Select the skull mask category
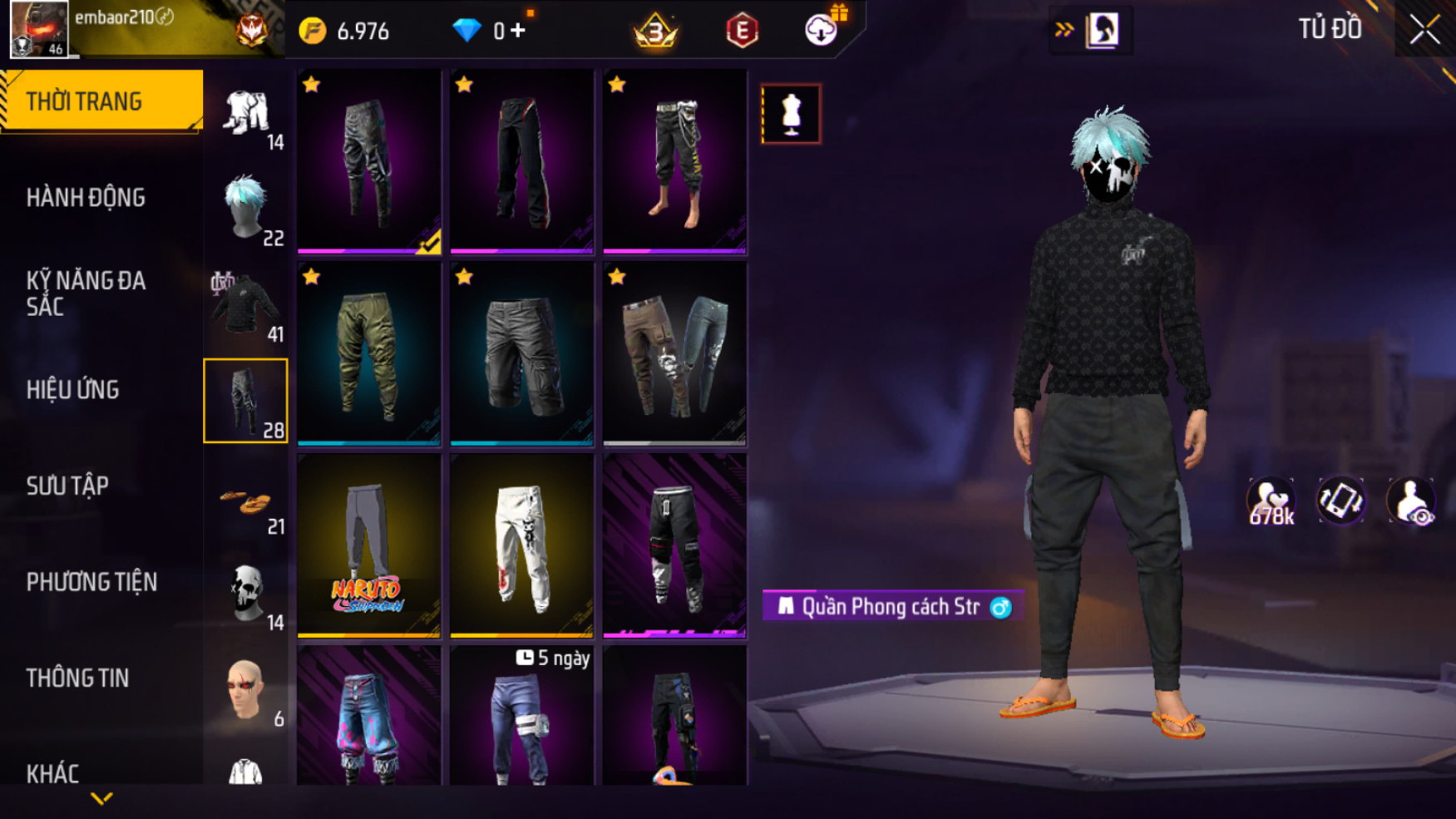This screenshot has height=819, width=1456. click(246, 595)
